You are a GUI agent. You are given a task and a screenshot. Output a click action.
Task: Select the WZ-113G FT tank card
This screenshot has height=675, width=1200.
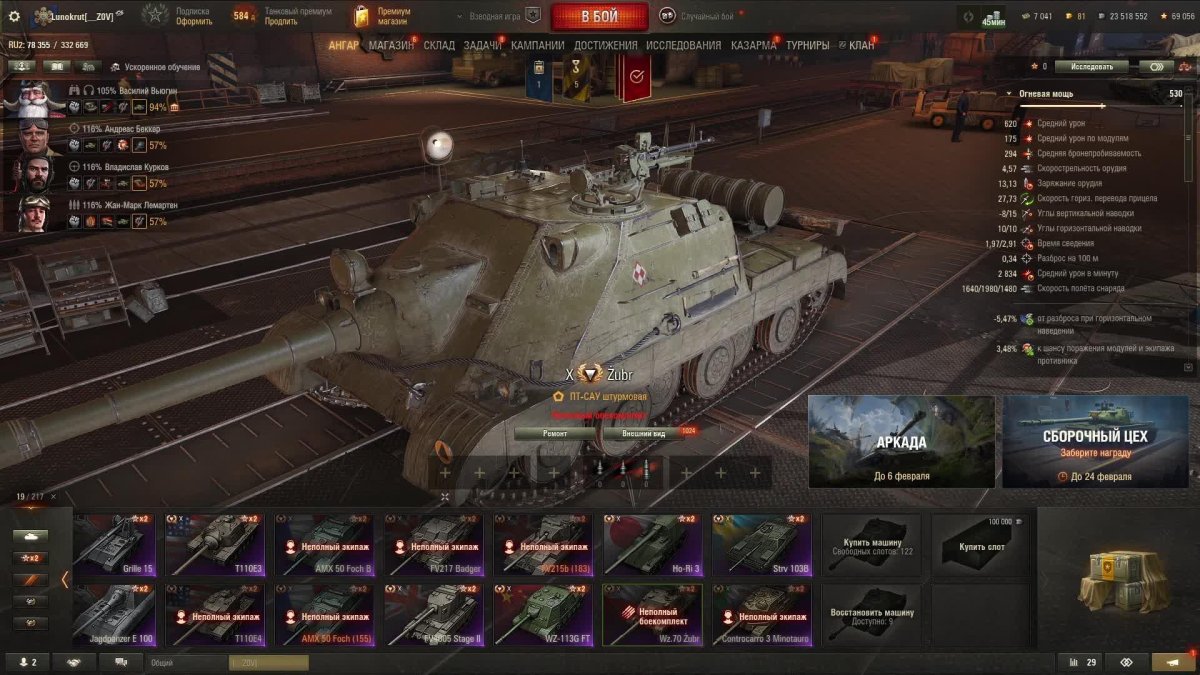(543, 615)
